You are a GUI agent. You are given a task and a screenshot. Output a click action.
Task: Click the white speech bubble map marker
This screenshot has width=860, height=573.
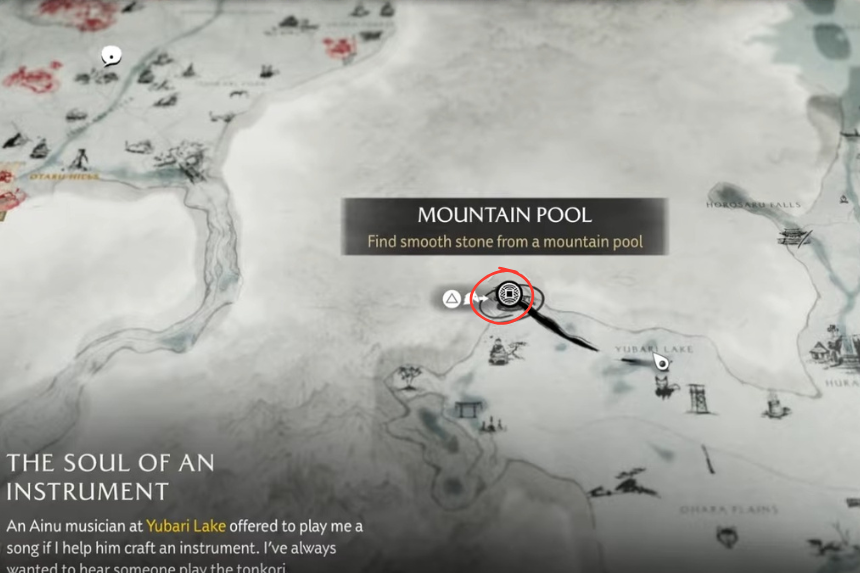pos(110,56)
